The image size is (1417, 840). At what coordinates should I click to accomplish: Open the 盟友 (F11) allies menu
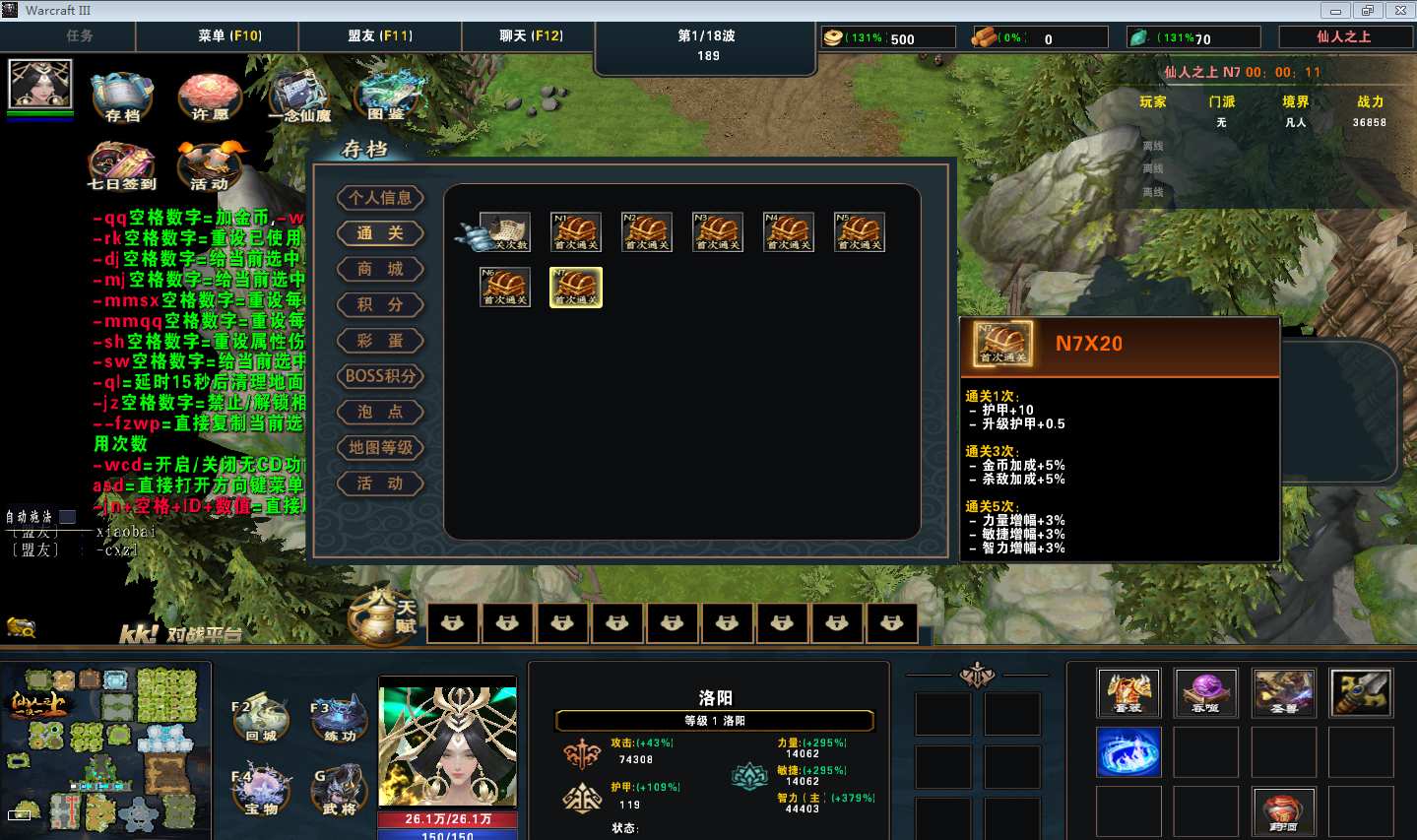tap(380, 36)
